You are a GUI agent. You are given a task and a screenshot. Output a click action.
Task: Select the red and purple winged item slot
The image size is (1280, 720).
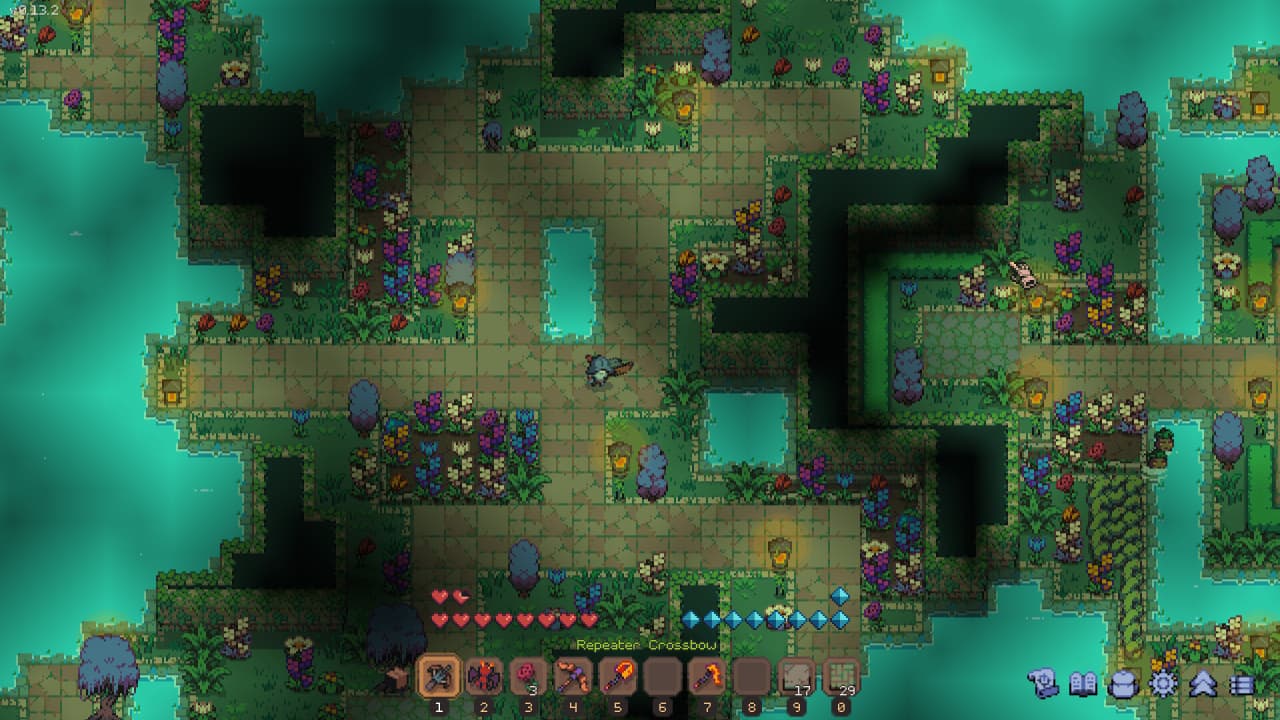click(x=483, y=677)
